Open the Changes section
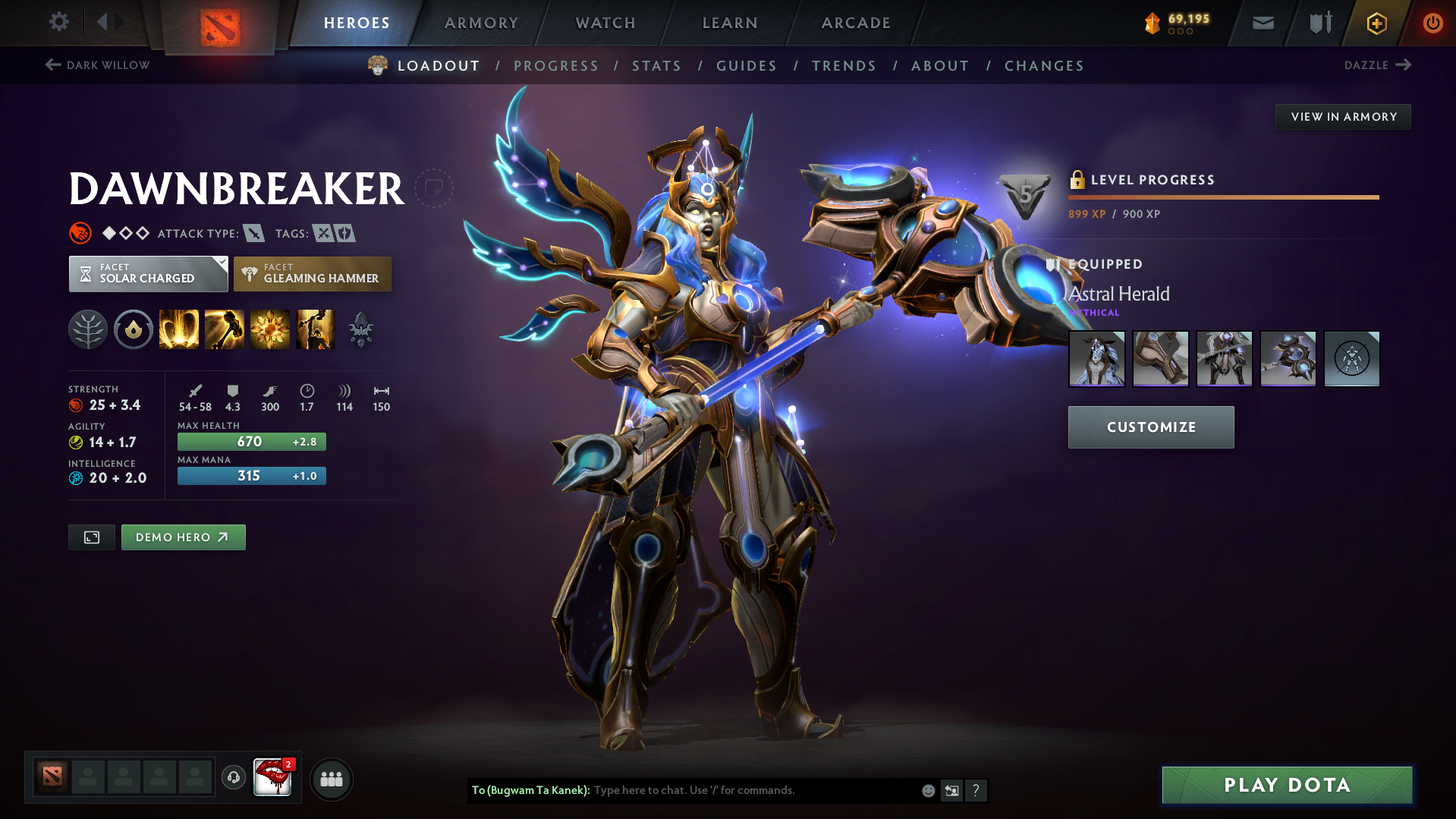The width and height of the screenshot is (1456, 819). [1044, 66]
